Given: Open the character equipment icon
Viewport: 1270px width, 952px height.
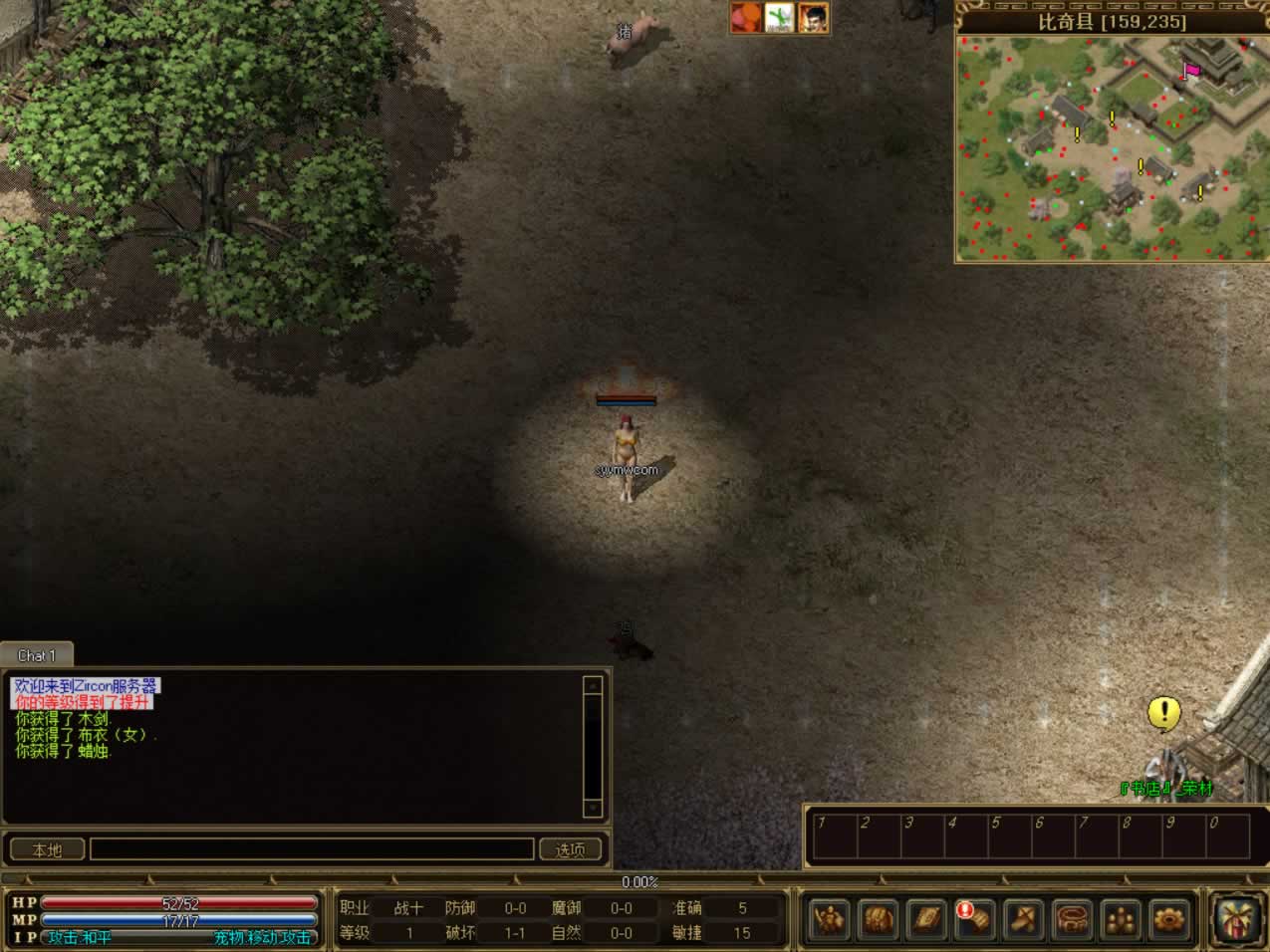Looking at the screenshot, I should click(829, 918).
